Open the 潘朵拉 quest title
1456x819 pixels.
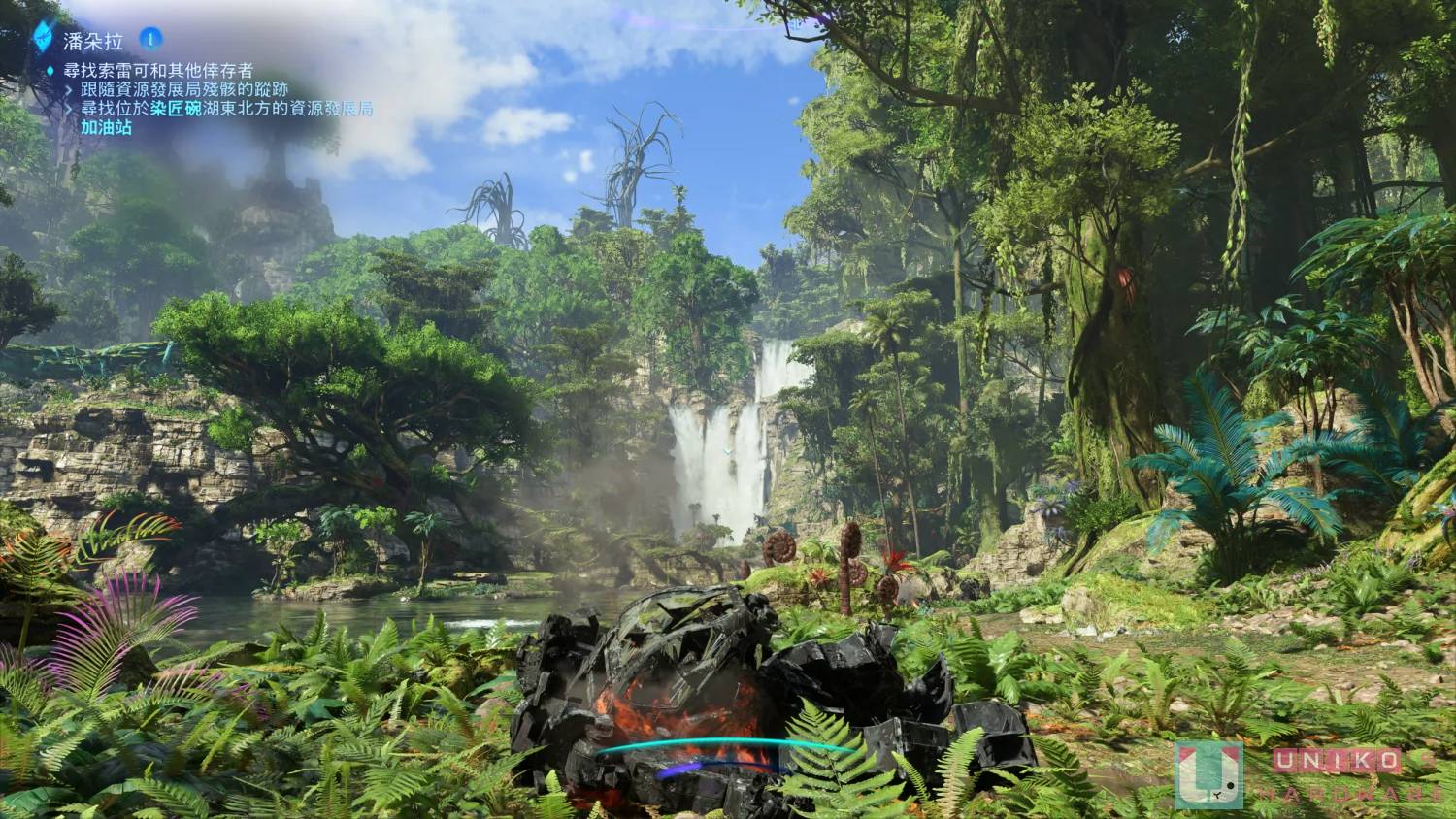pyautogui.click(x=93, y=40)
